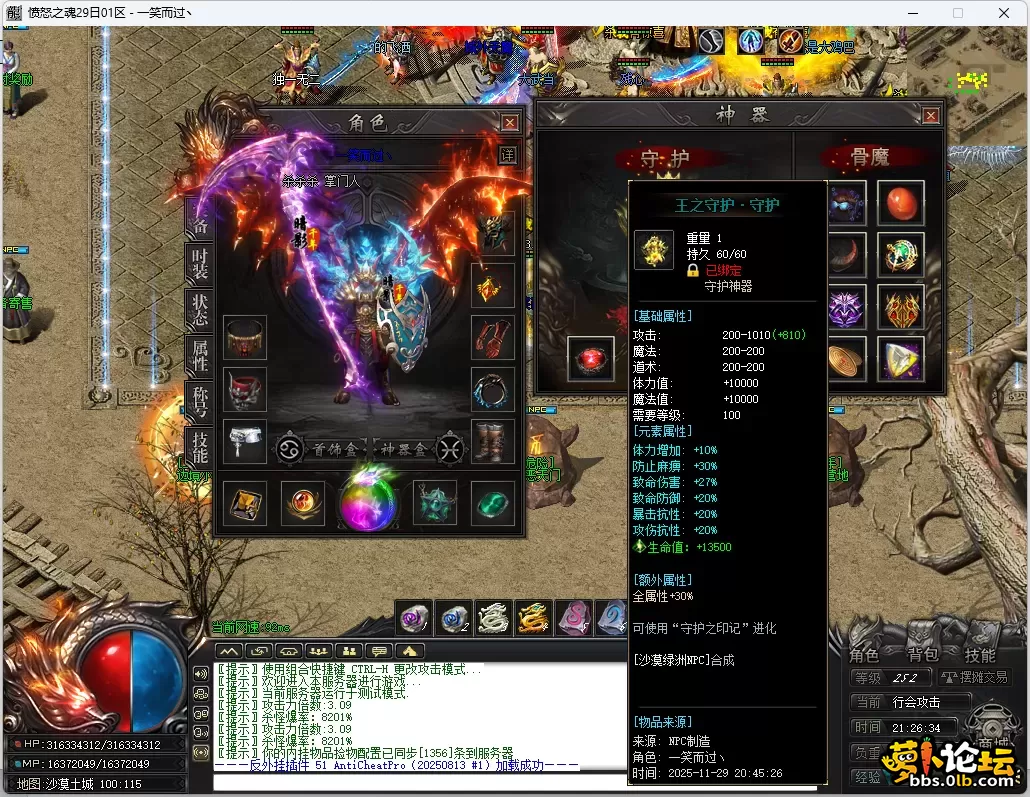Open the 属性 attributes tab
The height and width of the screenshot is (797, 1030).
pyautogui.click(x=200, y=354)
